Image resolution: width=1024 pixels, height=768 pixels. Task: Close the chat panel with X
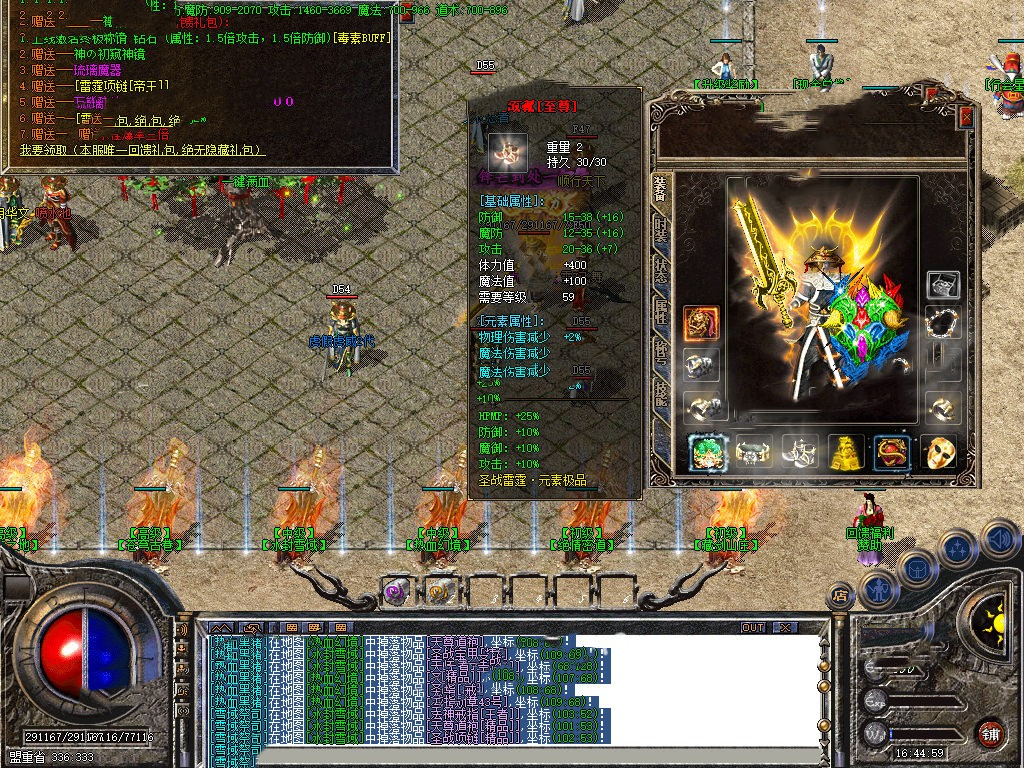coord(785,628)
